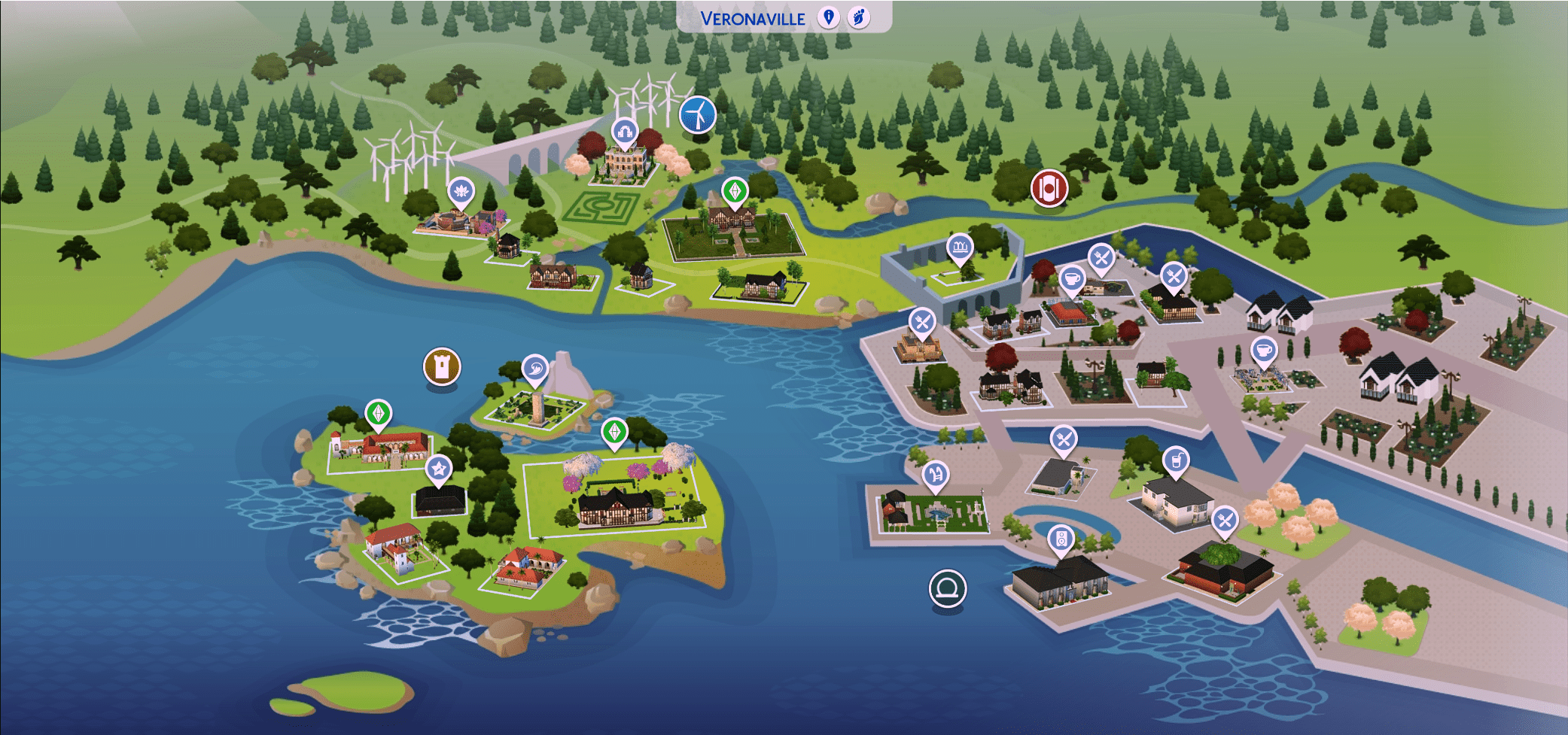Open the star pin above the black building
This screenshot has height=735, width=1568.
(x=438, y=470)
